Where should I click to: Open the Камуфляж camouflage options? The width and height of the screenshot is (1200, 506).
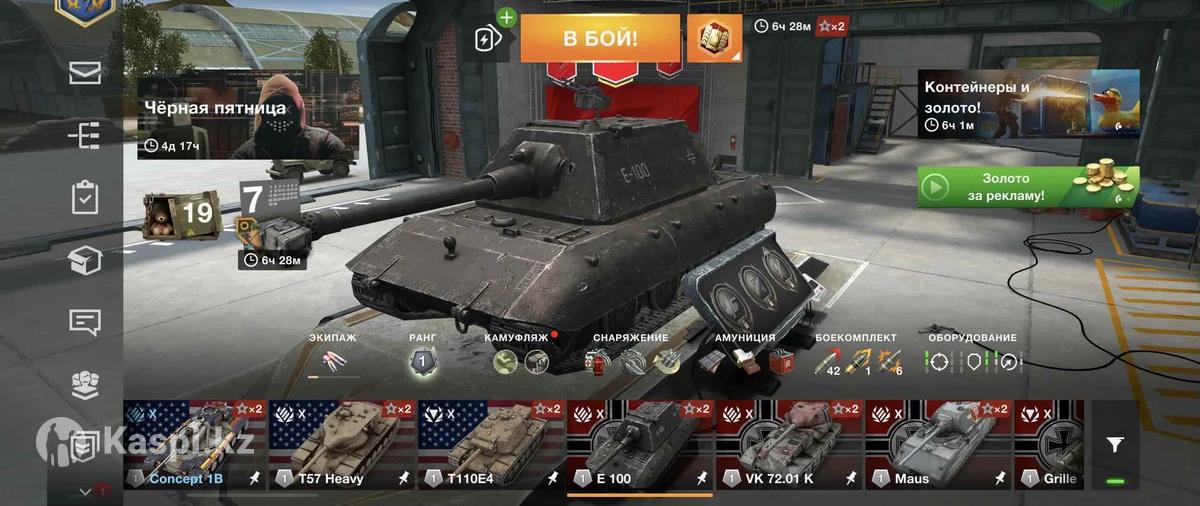point(517,358)
